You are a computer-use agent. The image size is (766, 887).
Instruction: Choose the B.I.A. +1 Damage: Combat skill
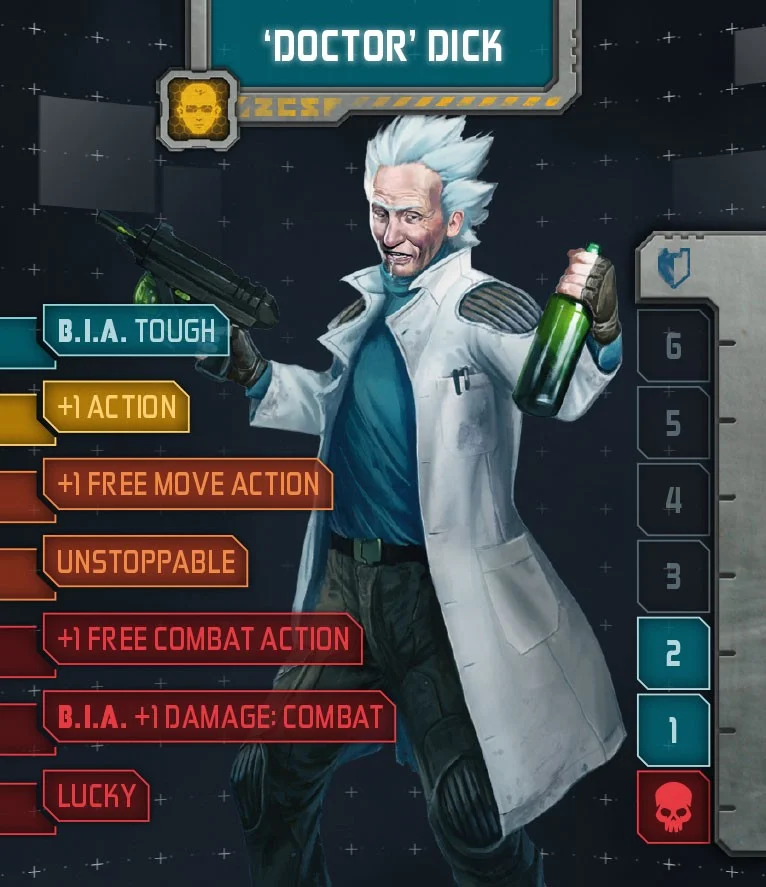[219, 716]
